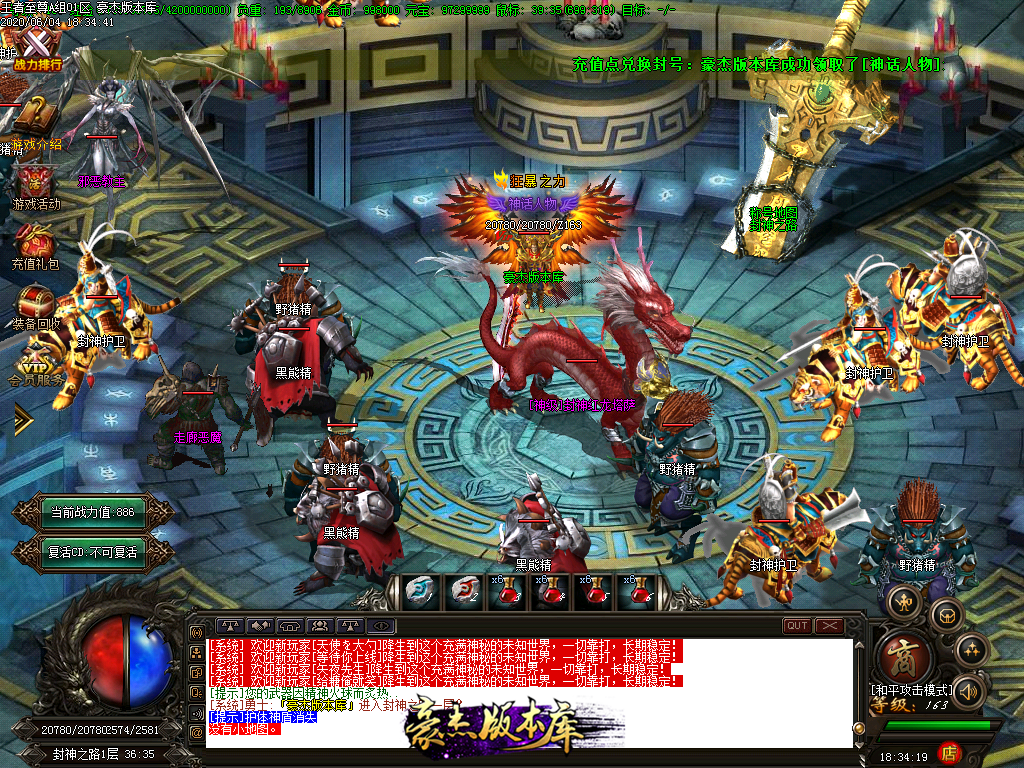1024x768 pixels.
Task: Open the shop via the red 店 button
Action: [x=950, y=752]
